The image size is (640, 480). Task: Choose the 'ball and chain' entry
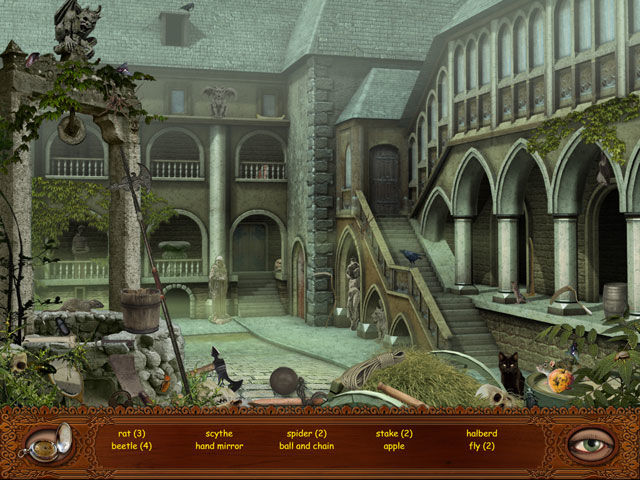pos(307,446)
